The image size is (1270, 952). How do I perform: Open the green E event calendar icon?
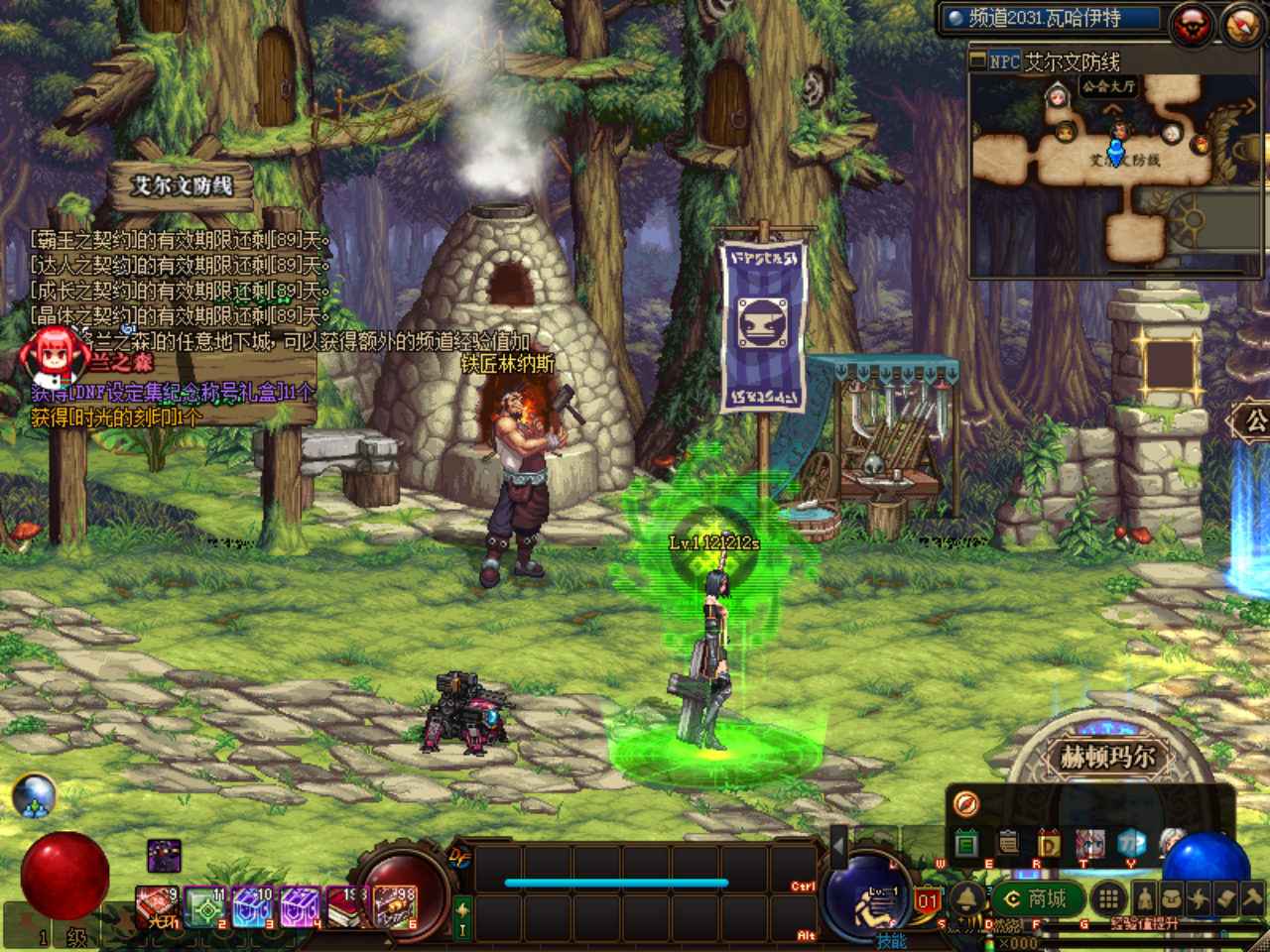[965, 844]
